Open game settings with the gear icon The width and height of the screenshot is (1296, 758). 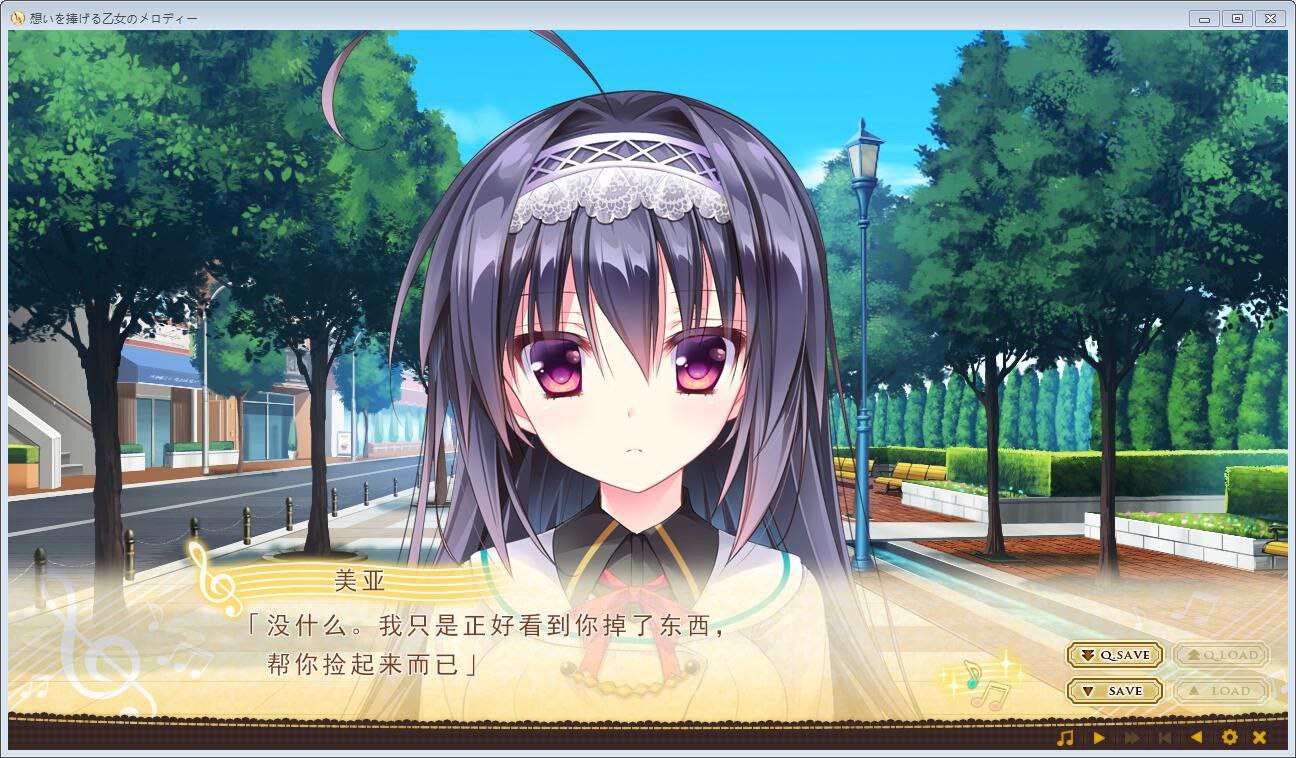pos(1230,738)
